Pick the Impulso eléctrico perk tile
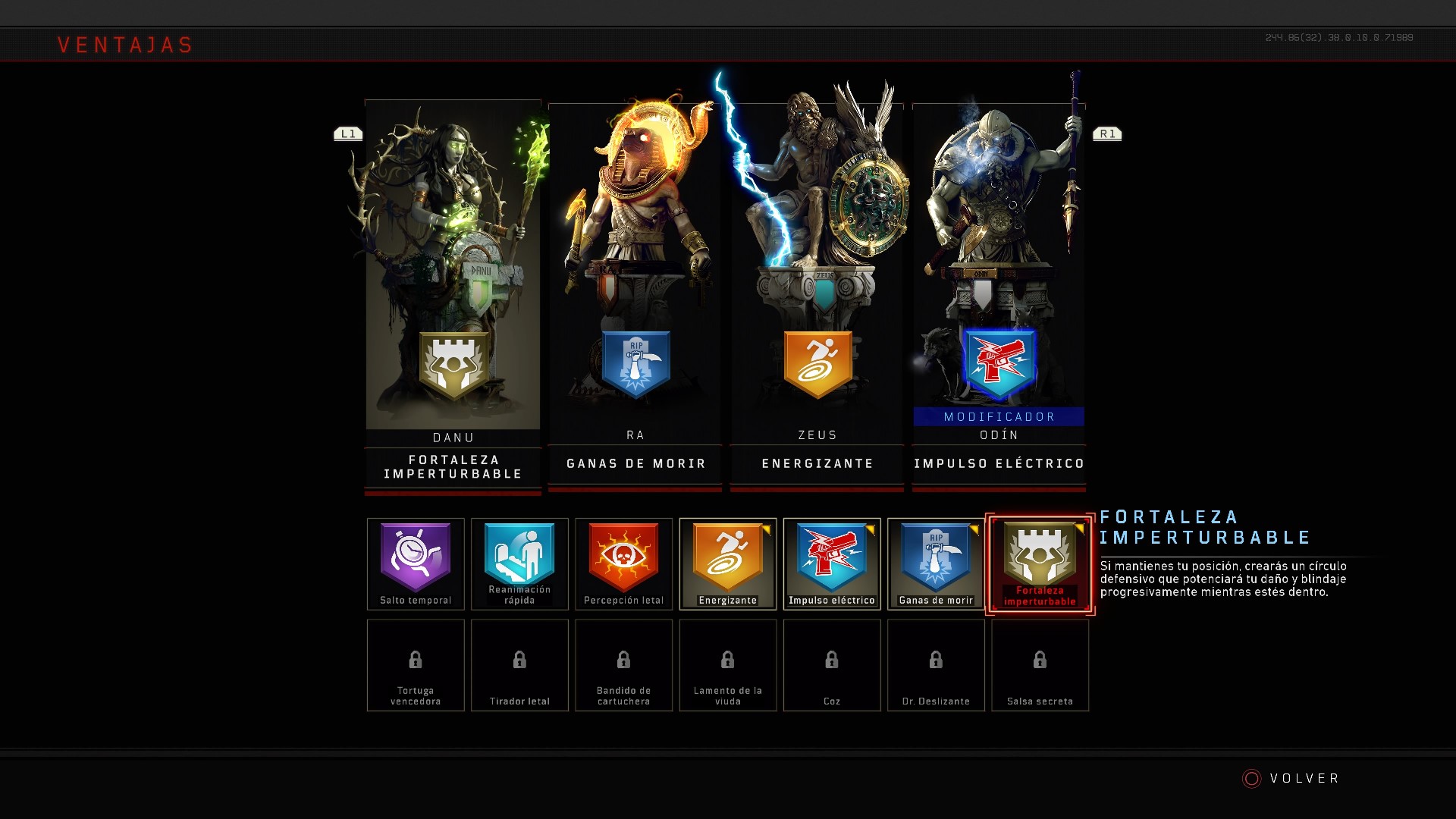Screen dimensions: 1456x819 832,563
